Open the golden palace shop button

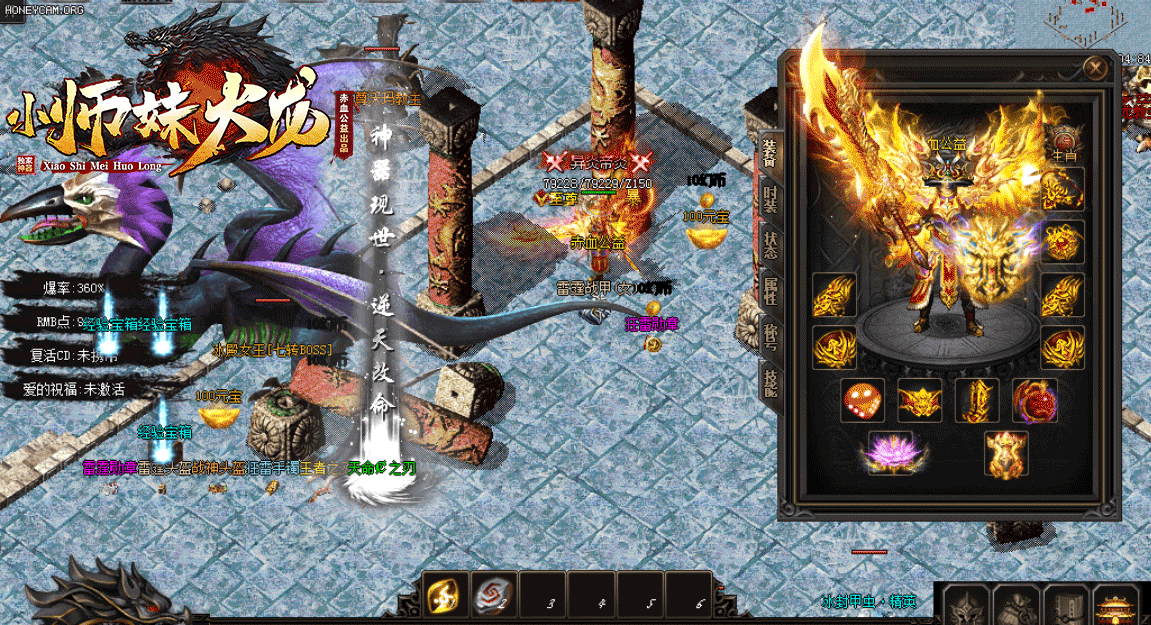[1117, 606]
